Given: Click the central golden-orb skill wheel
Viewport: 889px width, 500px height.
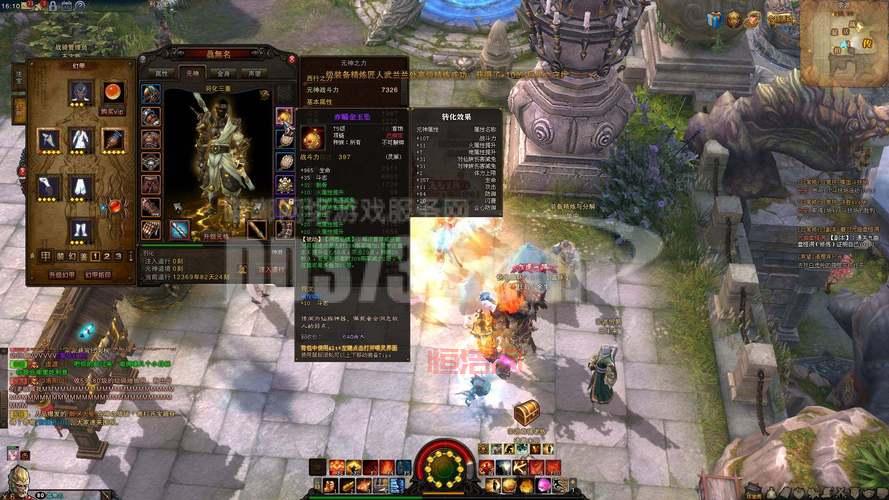Looking at the screenshot, I should tap(439, 464).
